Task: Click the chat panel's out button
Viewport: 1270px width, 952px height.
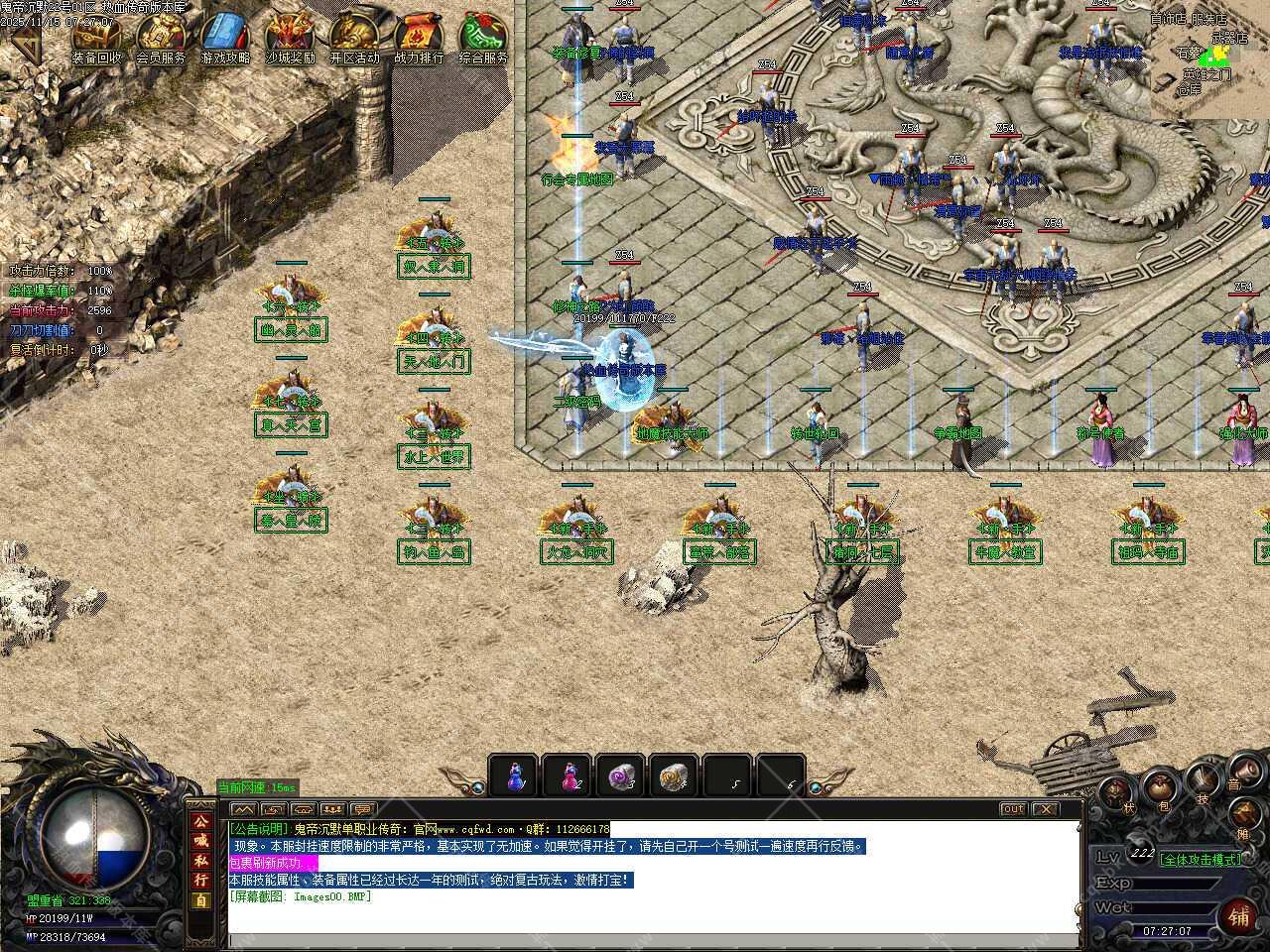Action: [1012, 809]
